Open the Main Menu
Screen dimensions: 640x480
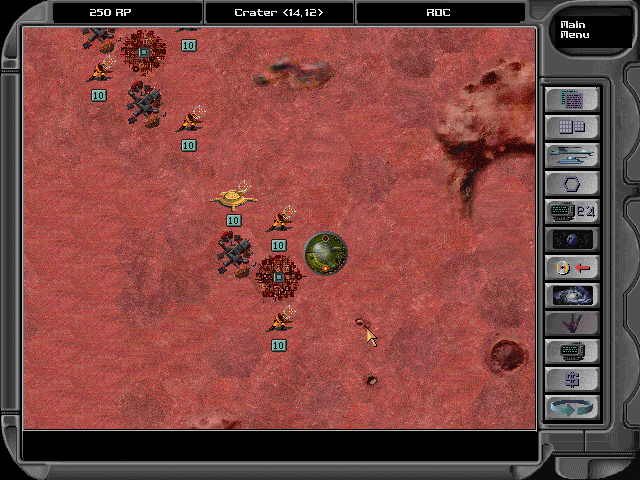[575, 29]
